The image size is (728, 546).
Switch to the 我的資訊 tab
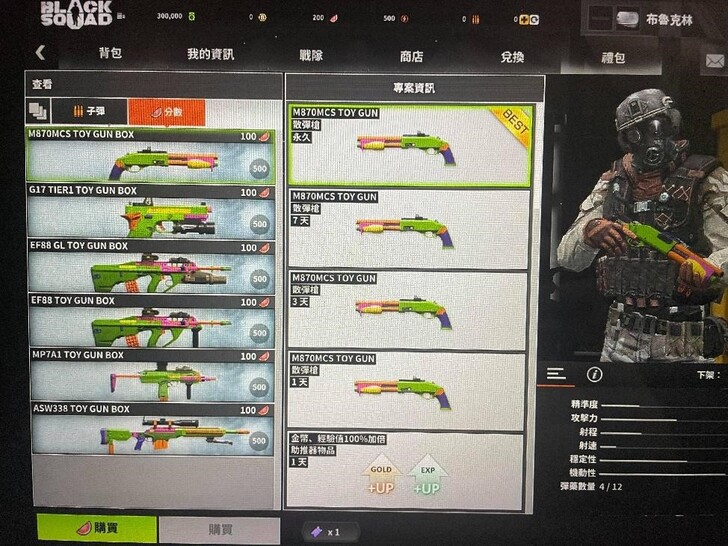(x=210, y=56)
